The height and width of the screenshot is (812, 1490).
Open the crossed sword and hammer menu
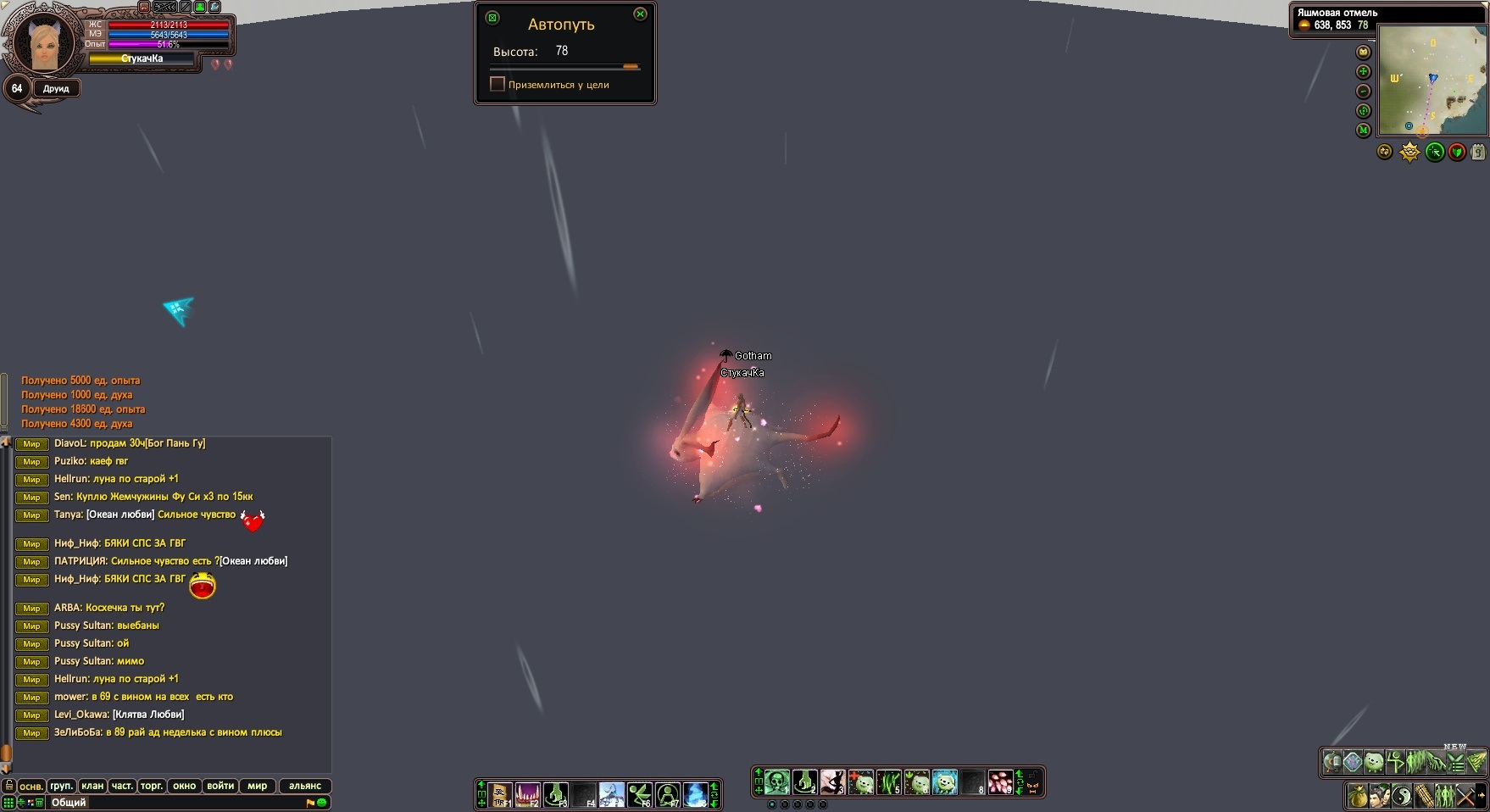1466,797
